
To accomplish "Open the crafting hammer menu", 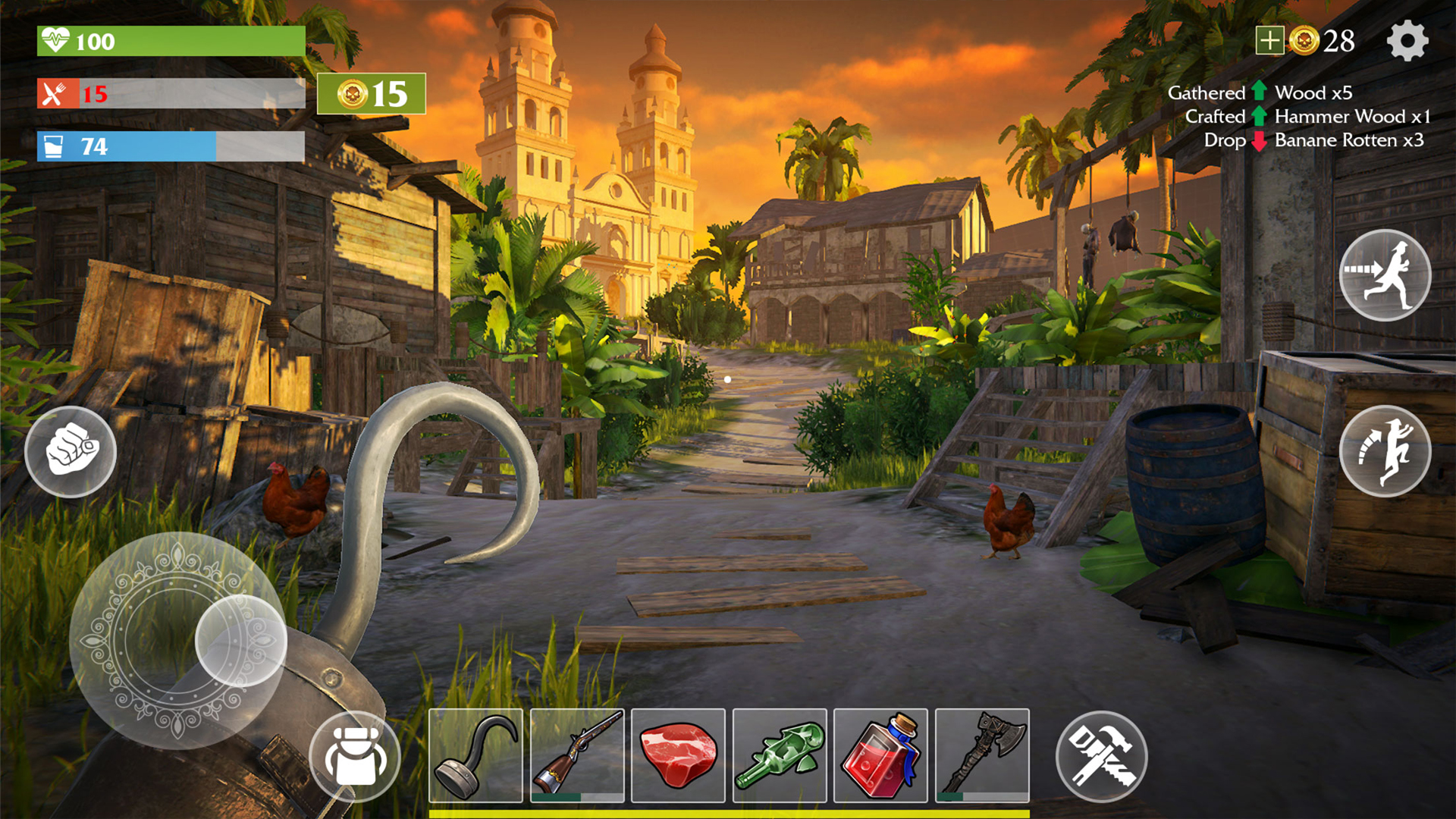I will point(1102,757).
